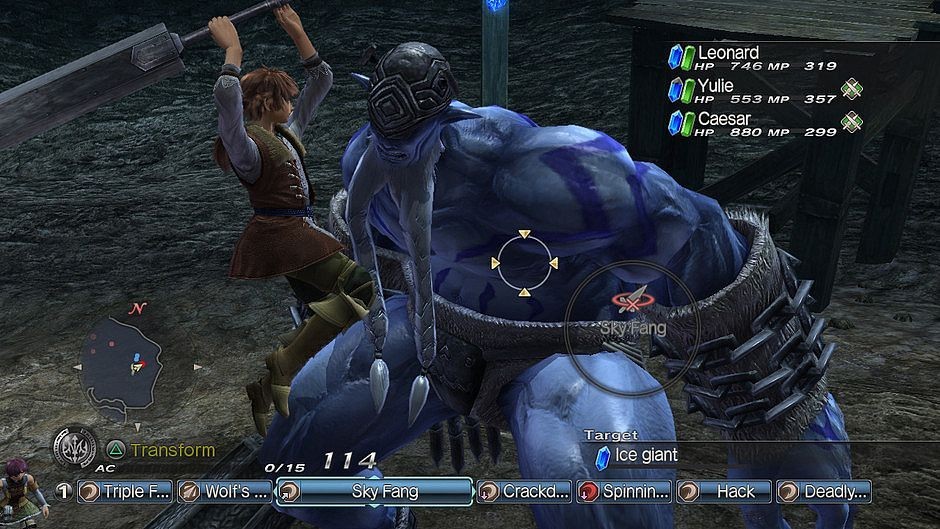
Task: Choose the Wolf's... skill in the command bar
Action: [x=224, y=491]
